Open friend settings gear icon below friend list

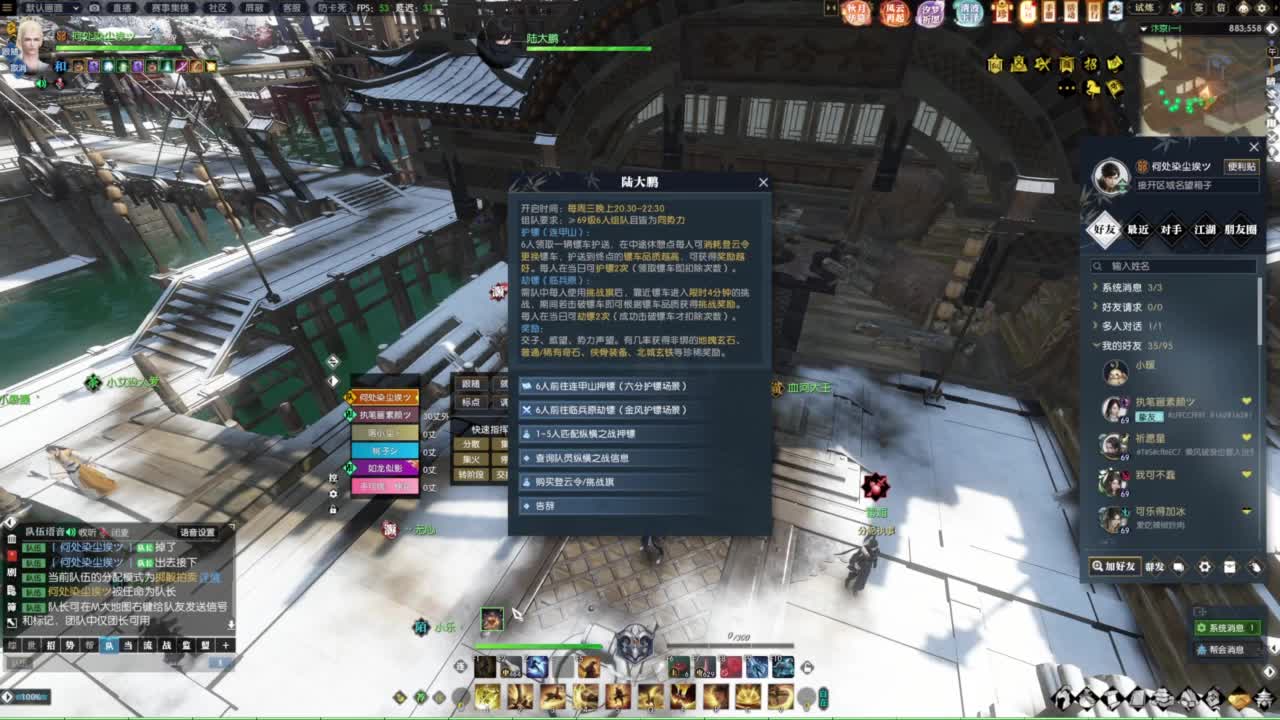[x=1205, y=567]
